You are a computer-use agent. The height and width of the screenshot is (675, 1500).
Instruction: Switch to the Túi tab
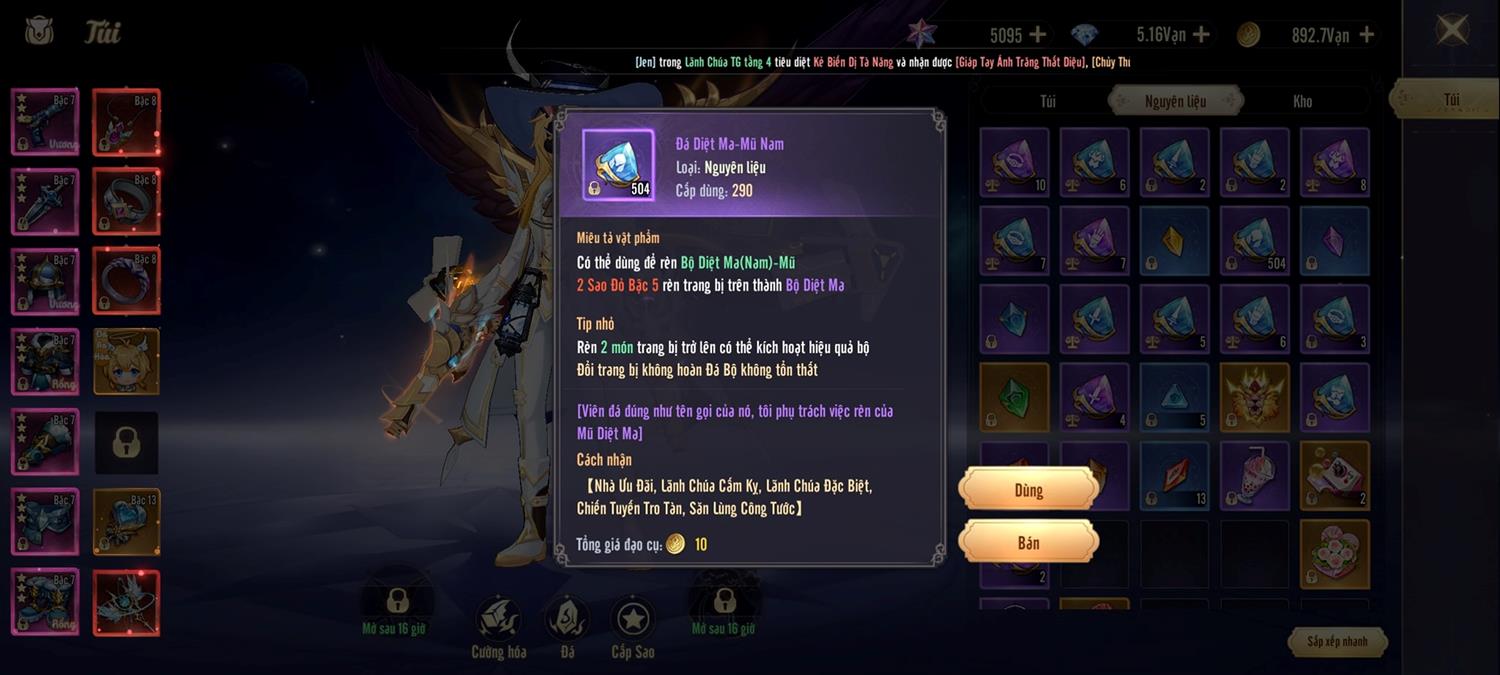tap(1047, 101)
